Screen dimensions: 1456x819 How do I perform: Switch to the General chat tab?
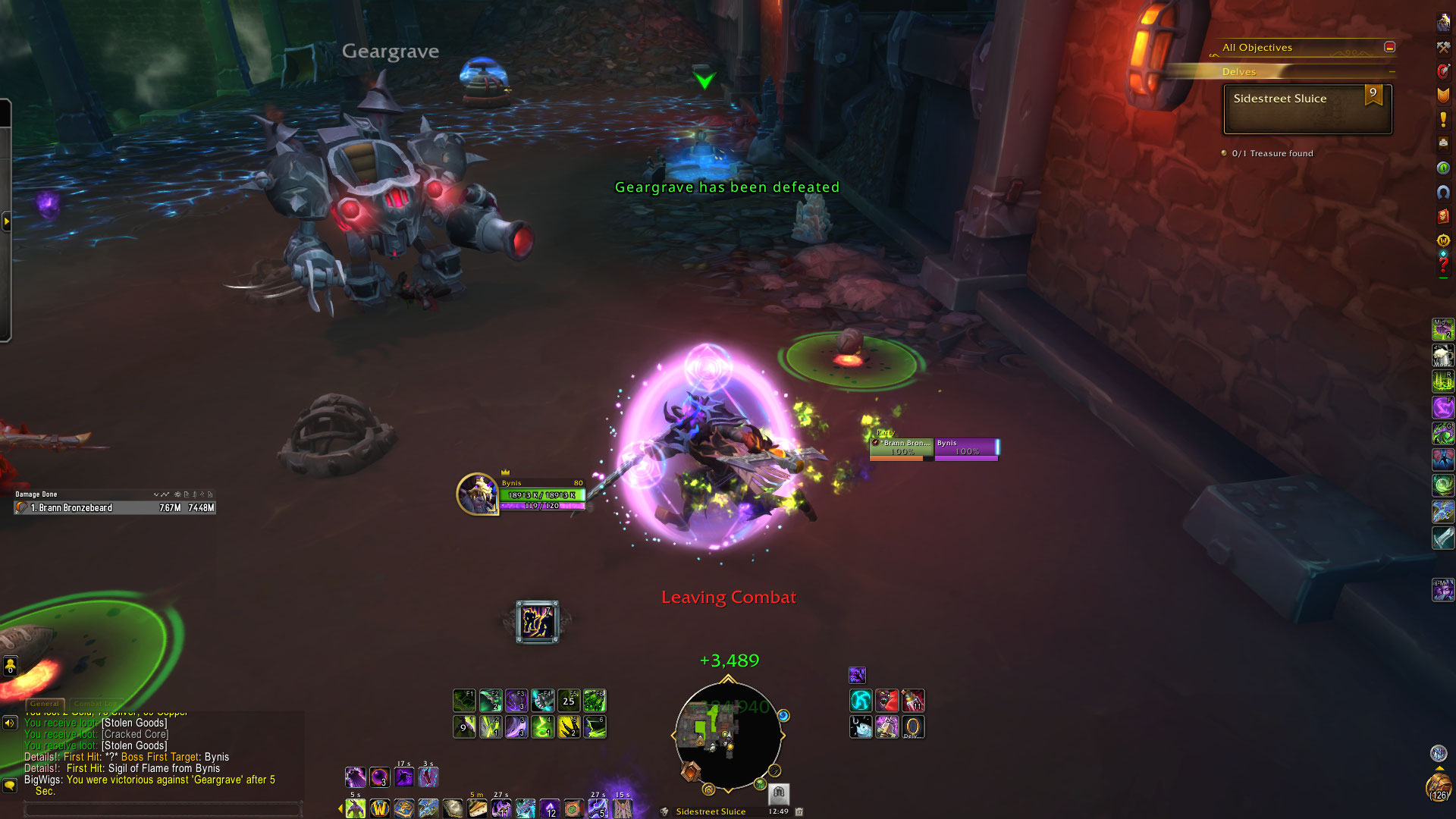(x=45, y=704)
